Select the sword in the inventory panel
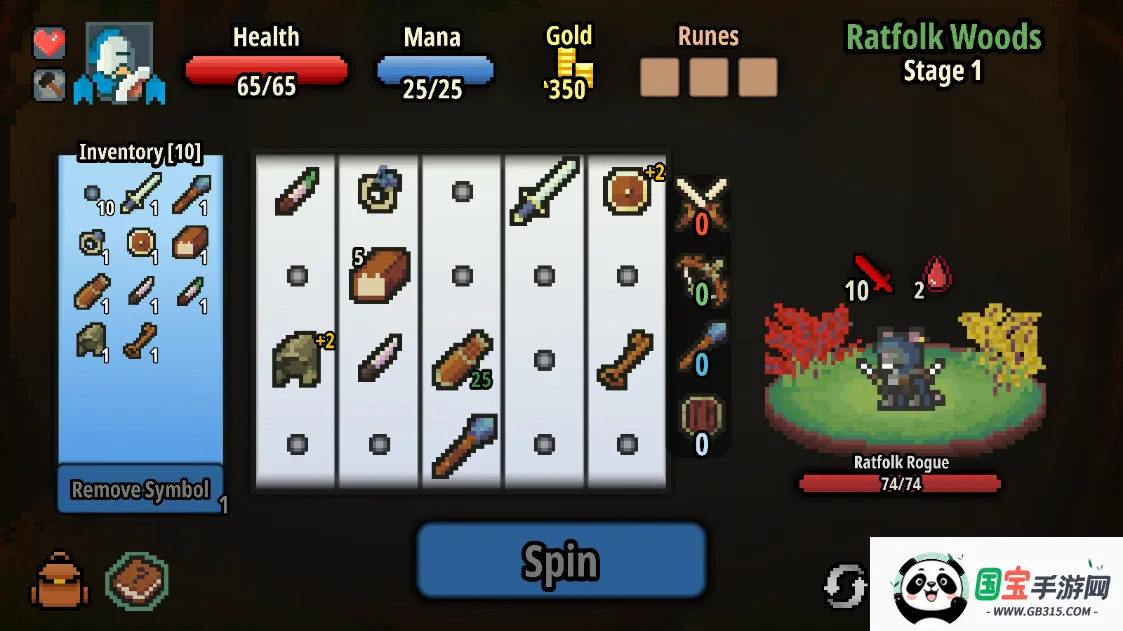This screenshot has height=631, width=1123. pos(140,193)
